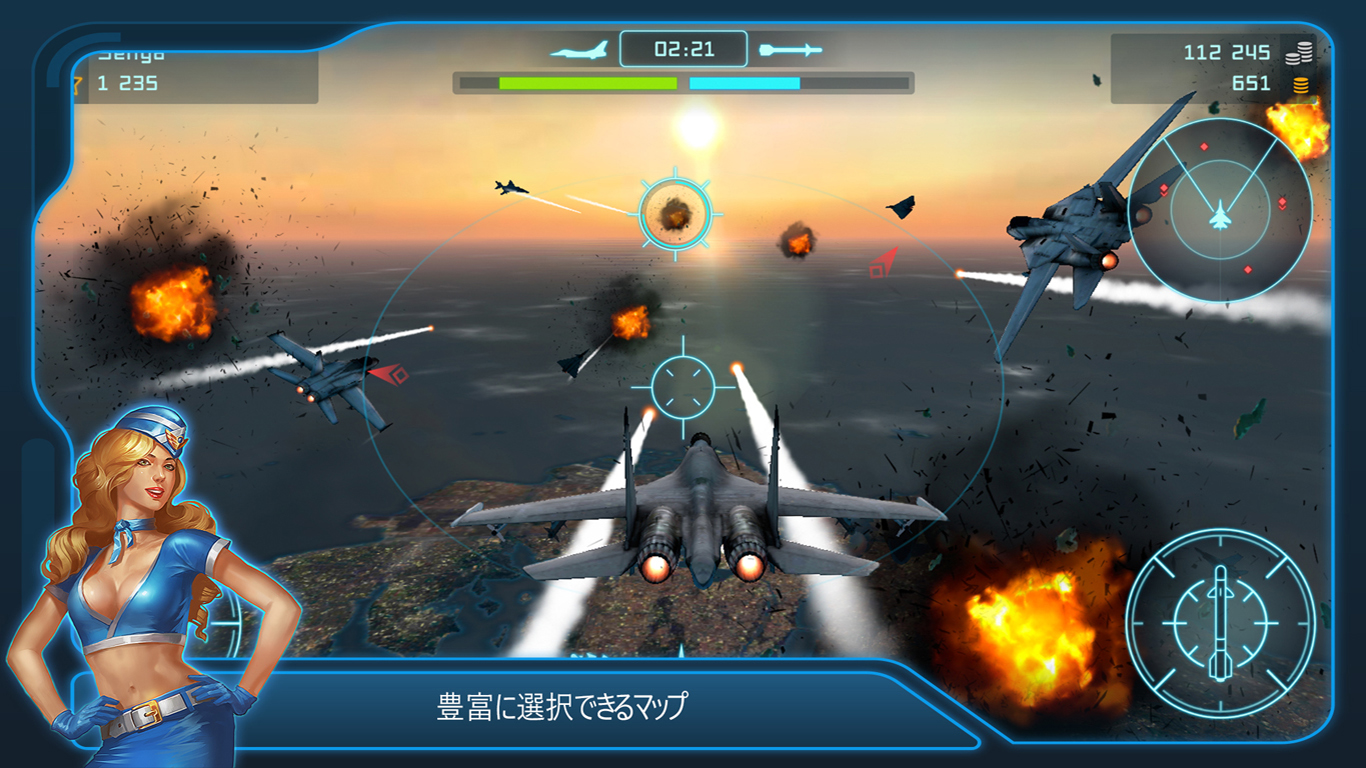1366x768 pixels.
Task: Tap the gold coins icon next to 651
Action: pyautogui.click(x=1299, y=84)
